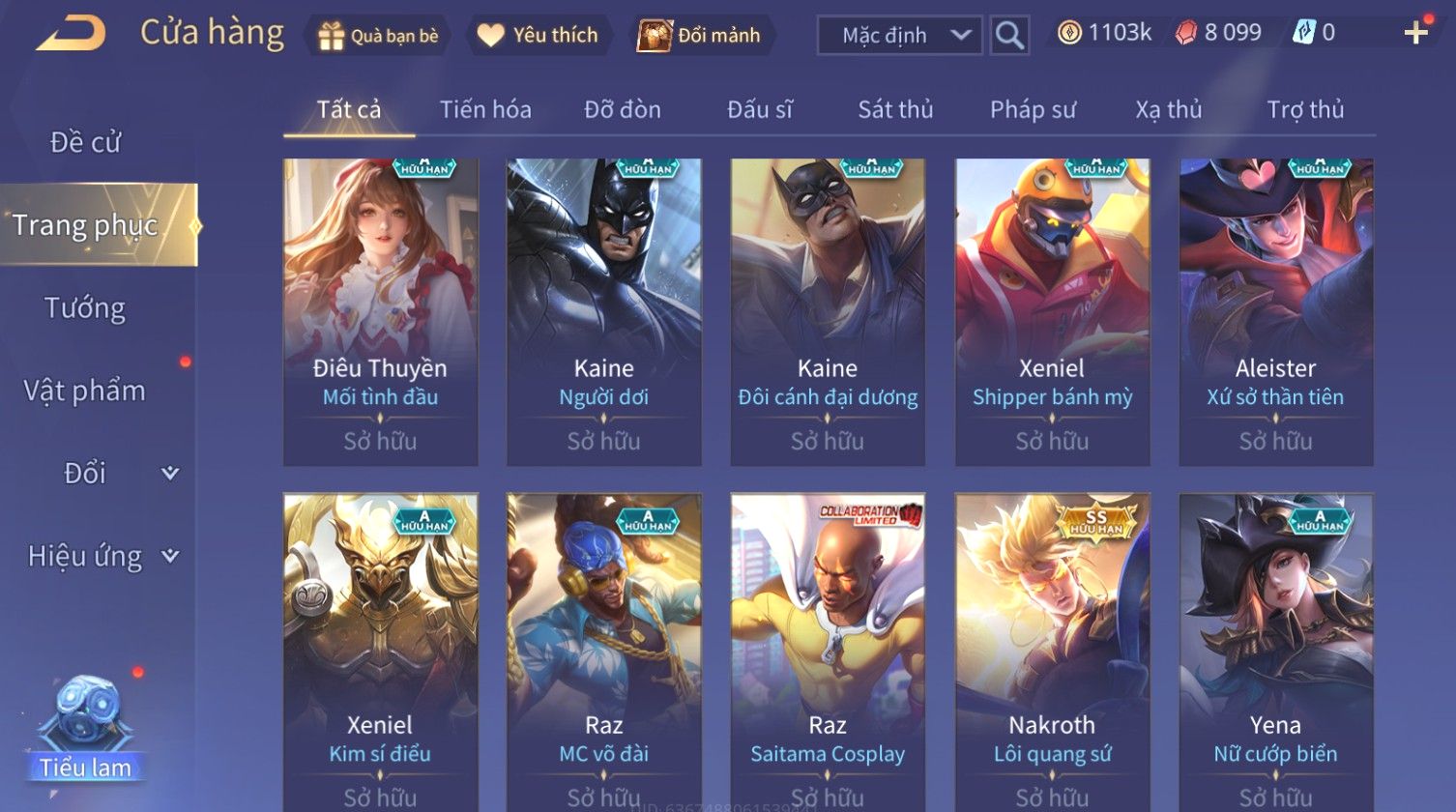
Task: Open the Đề cử shop section
Action: 85,143
